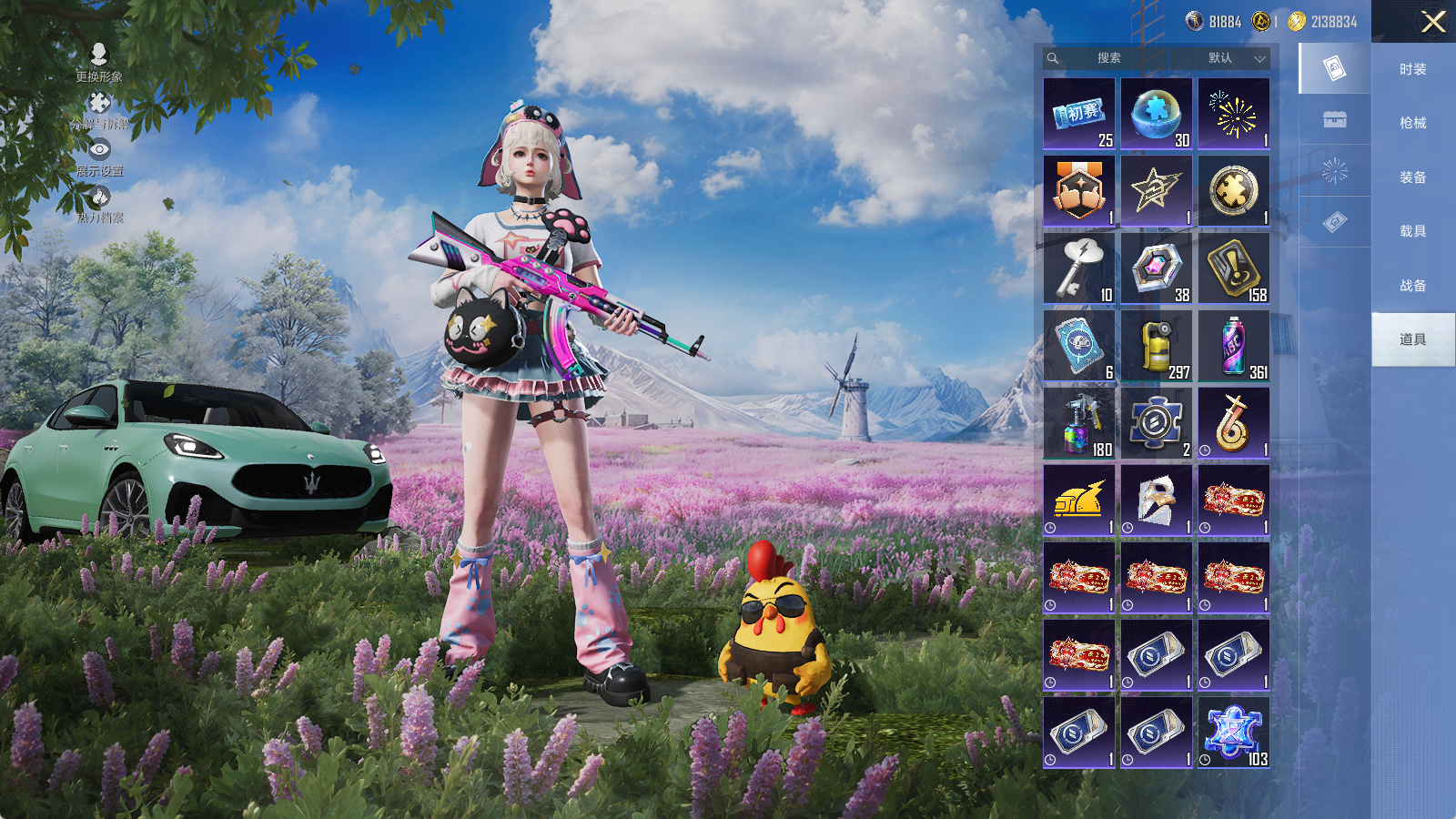Select the yellow smoke canister item
This screenshot has height=819, width=1456.
pyautogui.click(x=1157, y=346)
